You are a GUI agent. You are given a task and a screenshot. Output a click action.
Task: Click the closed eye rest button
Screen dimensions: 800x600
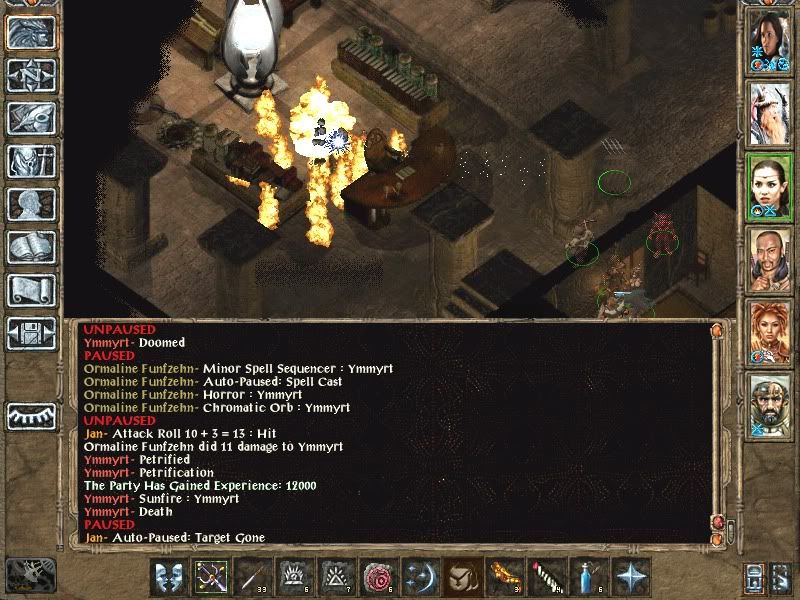point(31,415)
